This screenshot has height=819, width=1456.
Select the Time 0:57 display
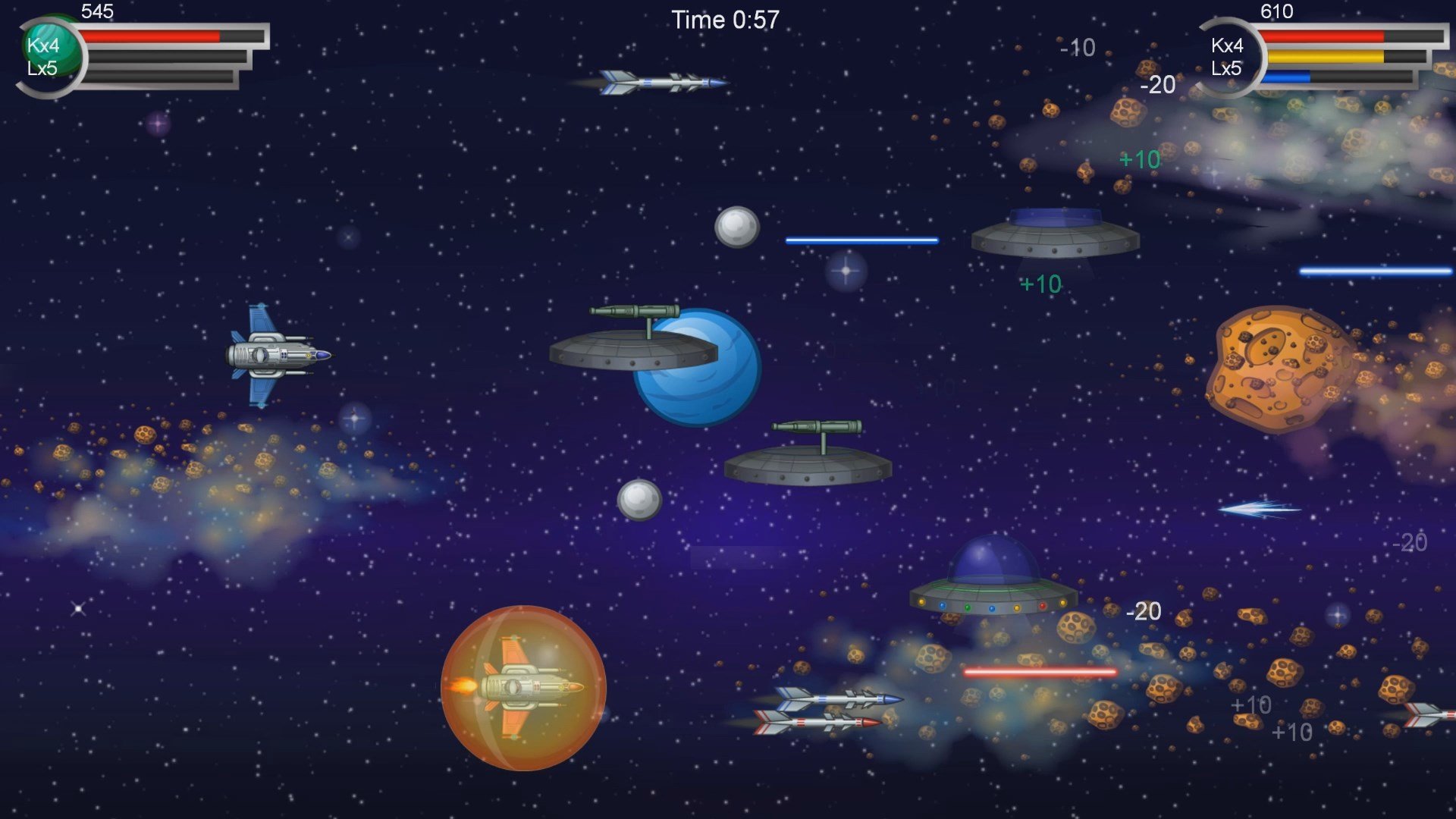724,20
